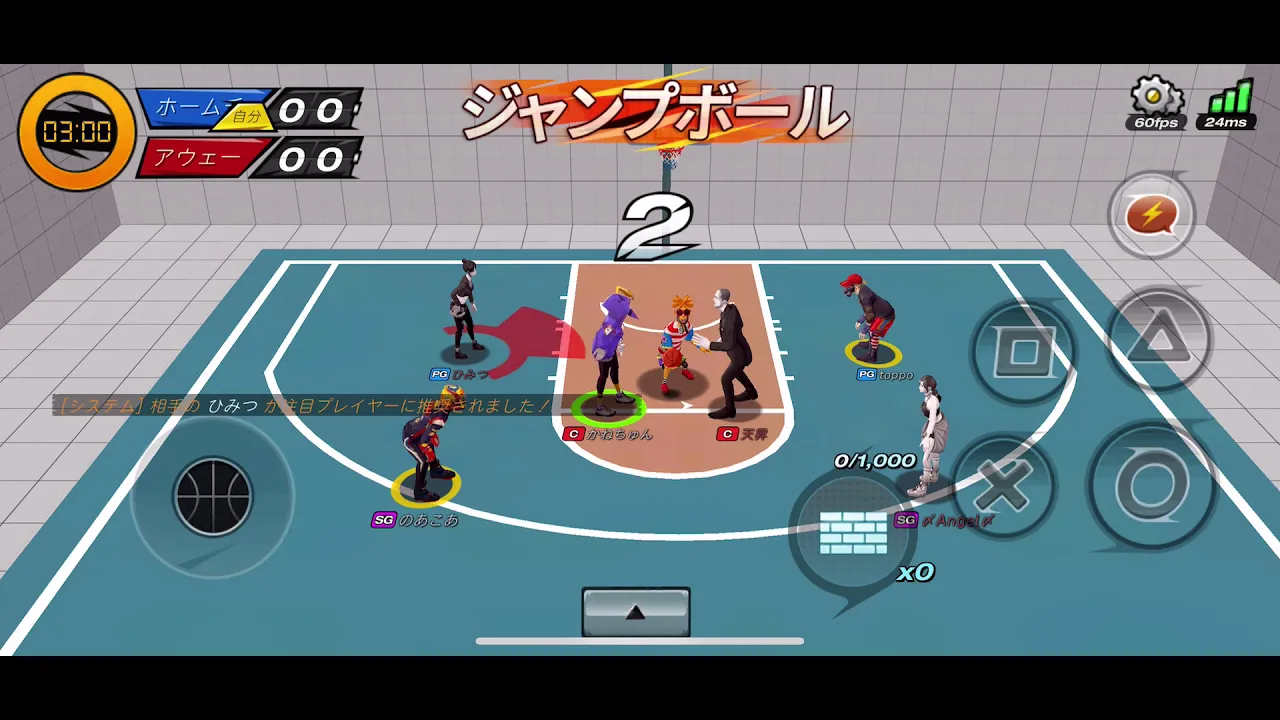Tap the yellow ring under PG toopo
Screen dimensions: 1280x720
click(x=872, y=352)
